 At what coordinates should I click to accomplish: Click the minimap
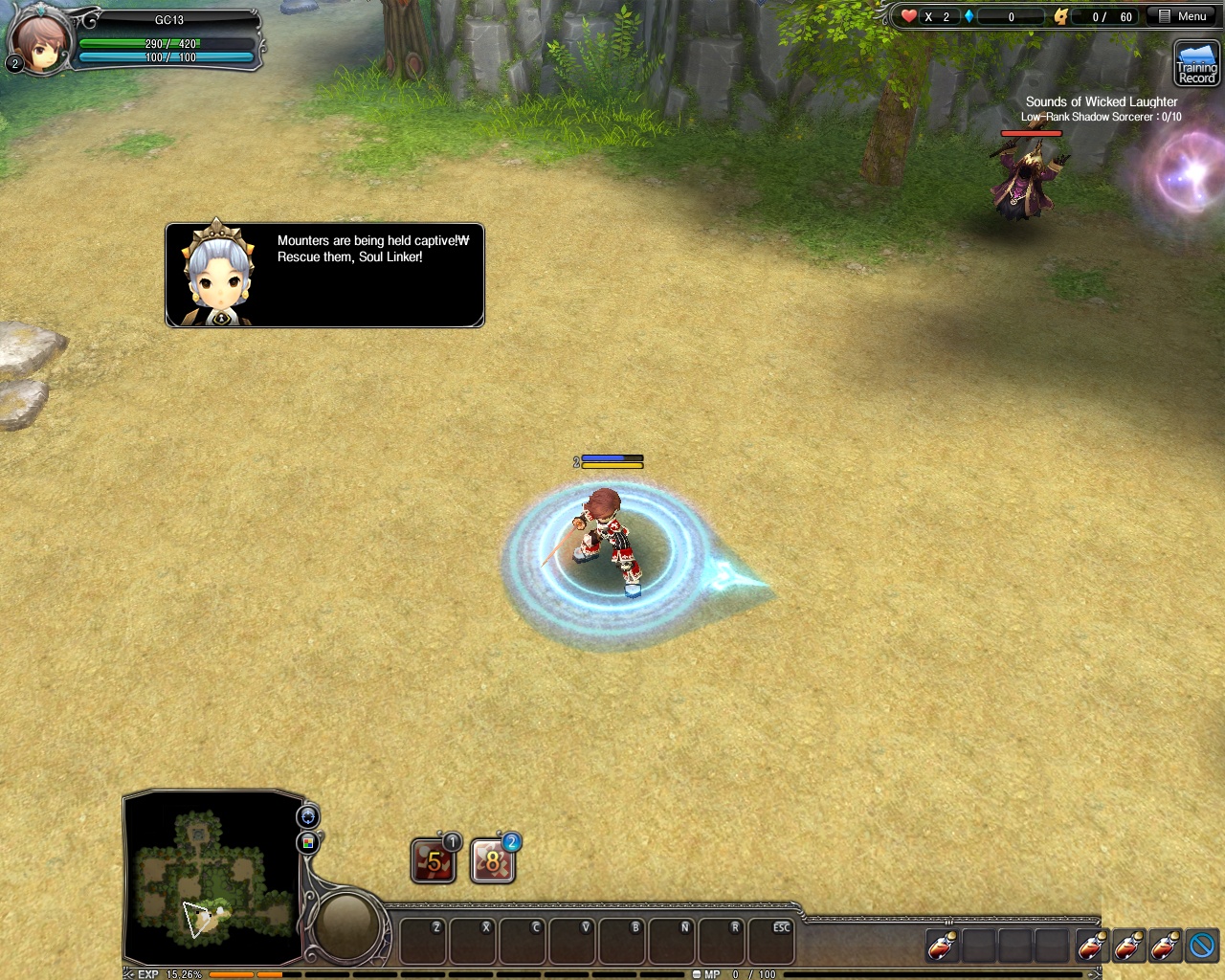coord(212,878)
